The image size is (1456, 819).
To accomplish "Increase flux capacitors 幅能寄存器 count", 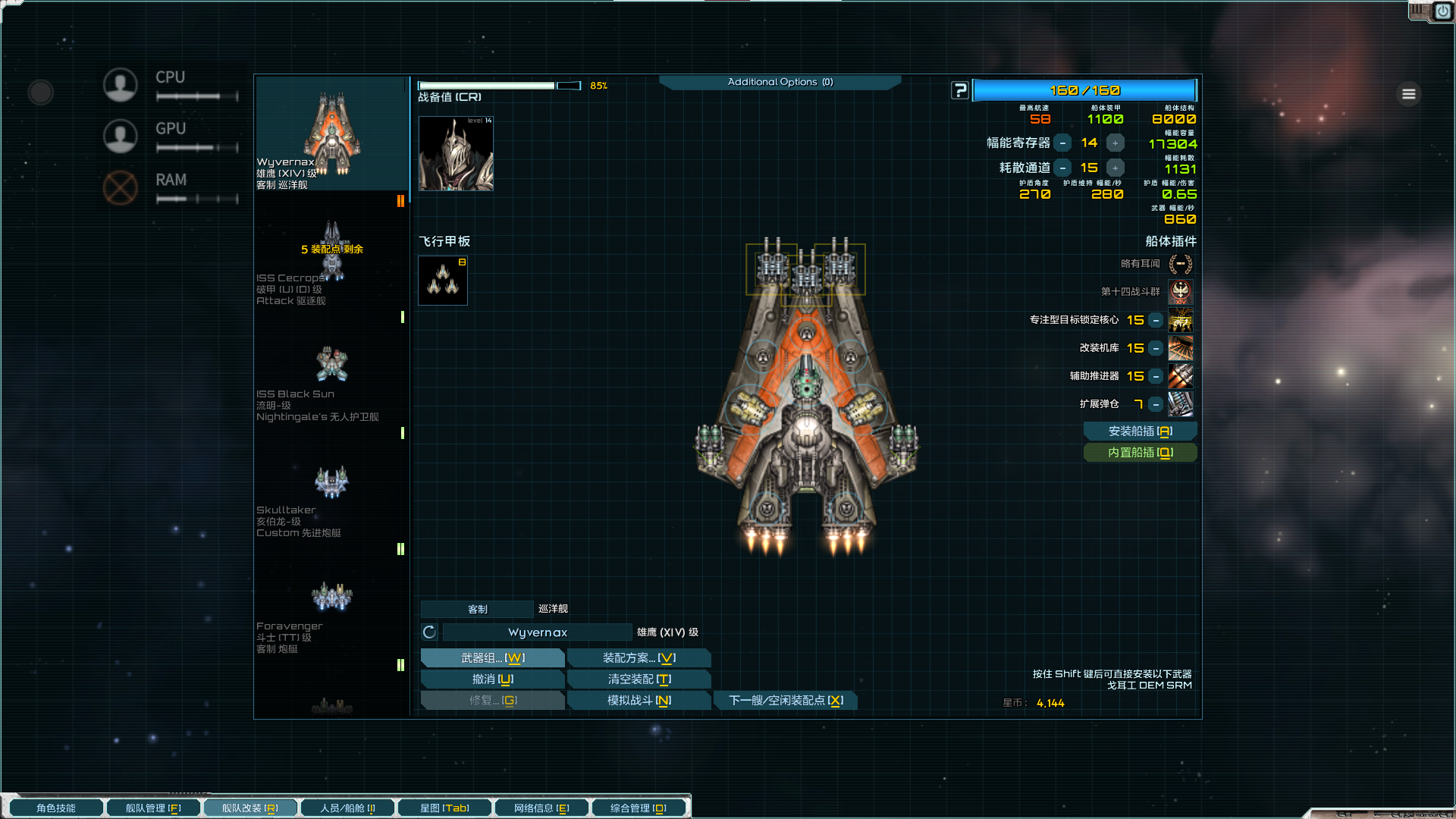I will (x=1115, y=143).
